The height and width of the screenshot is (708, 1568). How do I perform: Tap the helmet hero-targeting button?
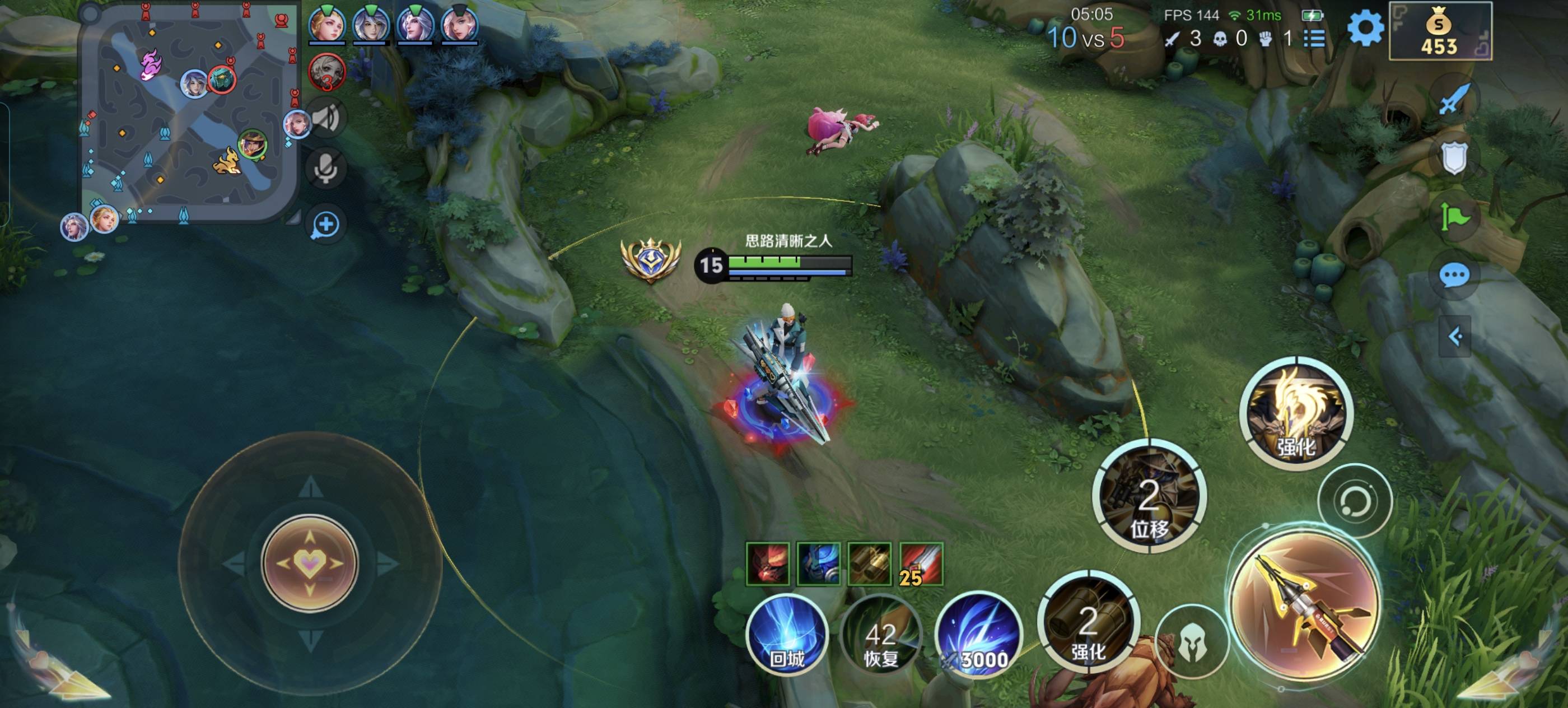pos(1191,643)
